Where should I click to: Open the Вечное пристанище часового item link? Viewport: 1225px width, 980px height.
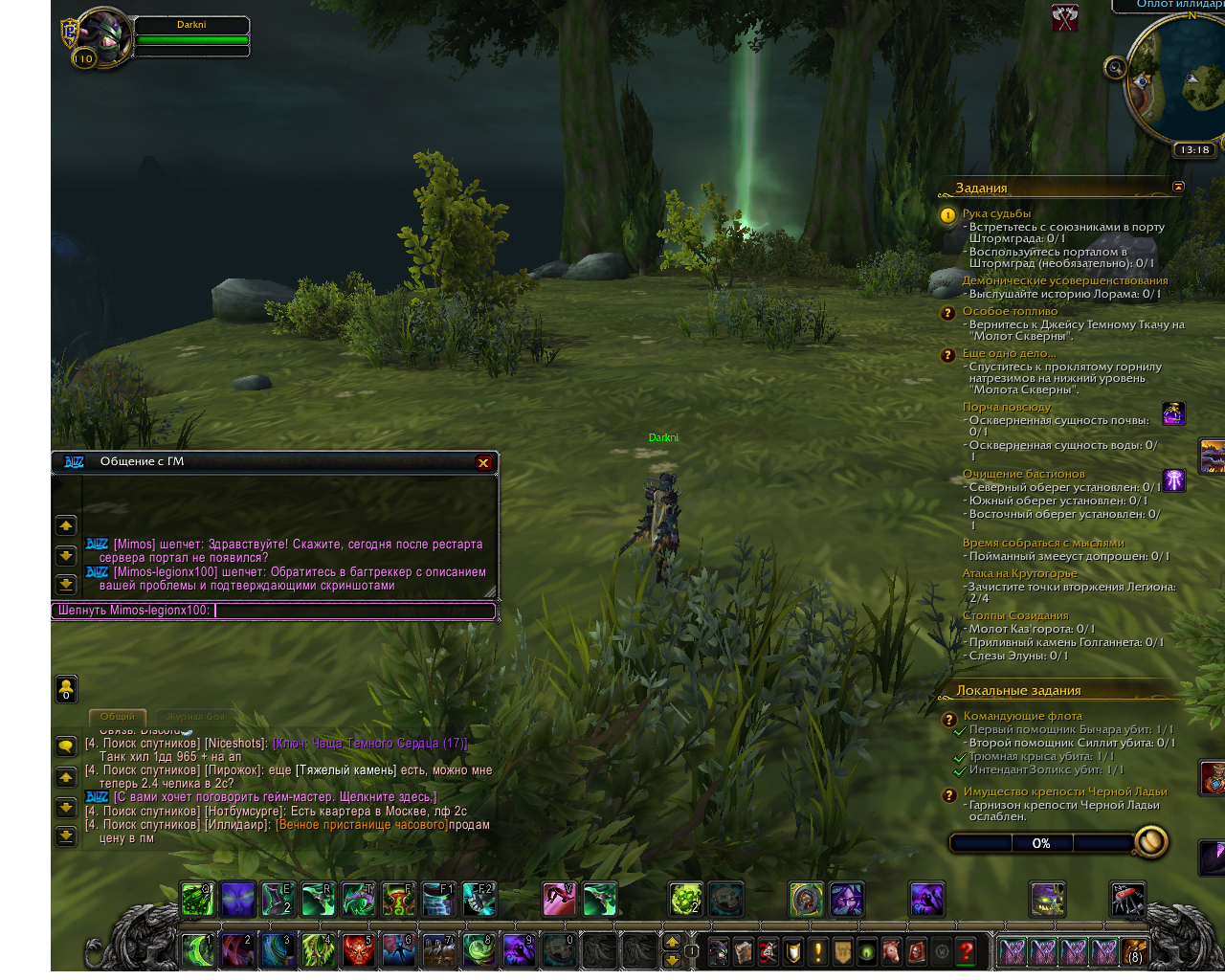tap(362, 825)
